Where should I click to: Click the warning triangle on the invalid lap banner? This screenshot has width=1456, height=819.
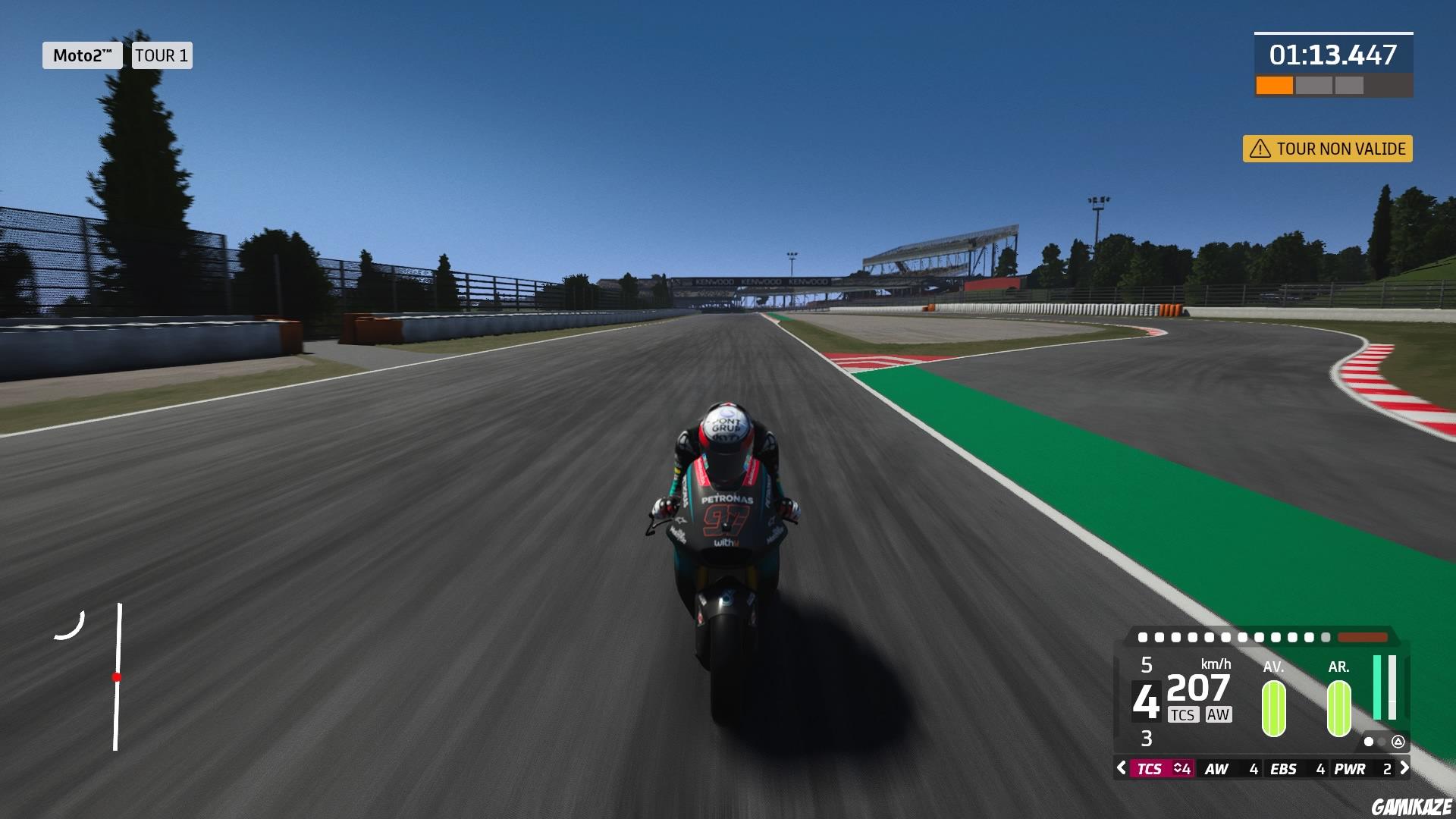click(1260, 149)
